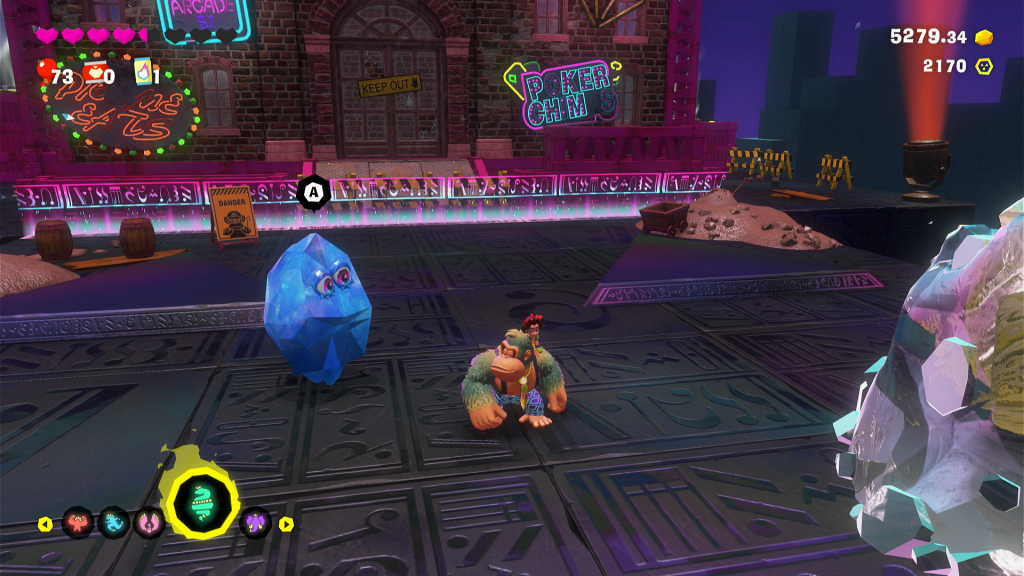Click the red balloon item icon
Viewport: 1024px width, 576px height.
click(x=46, y=71)
